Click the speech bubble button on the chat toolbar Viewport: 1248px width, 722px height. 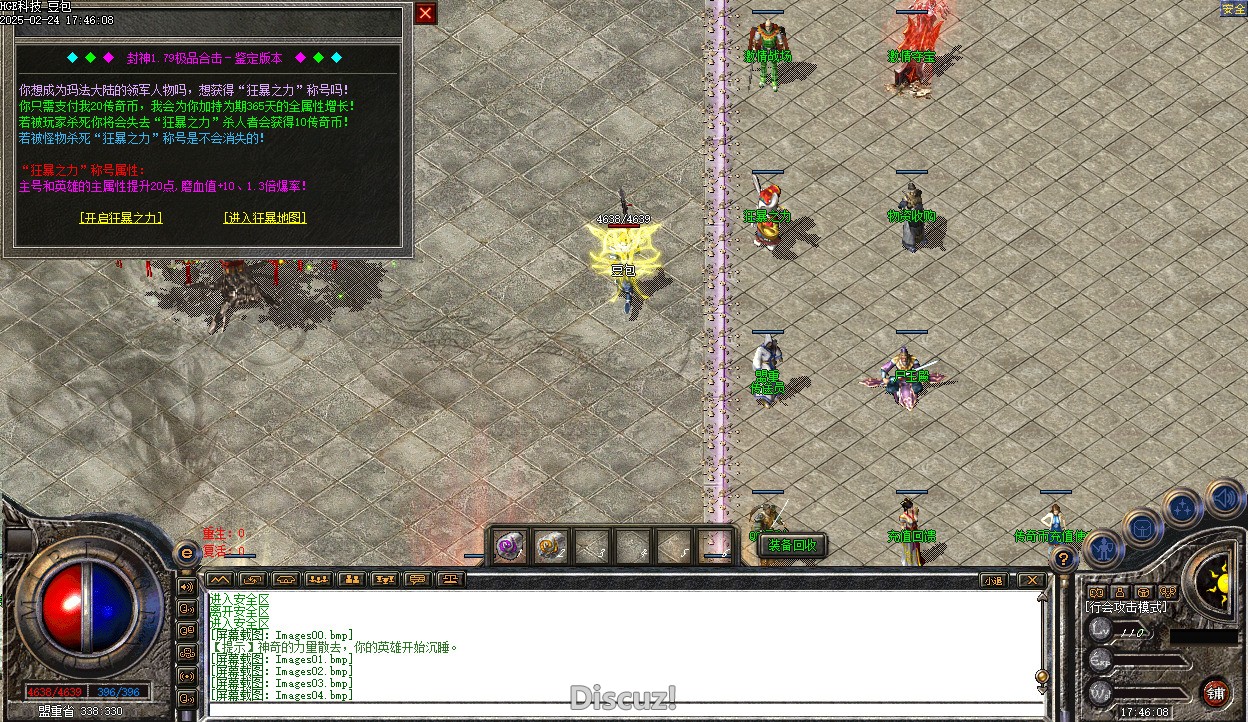pyautogui.click(x=418, y=579)
